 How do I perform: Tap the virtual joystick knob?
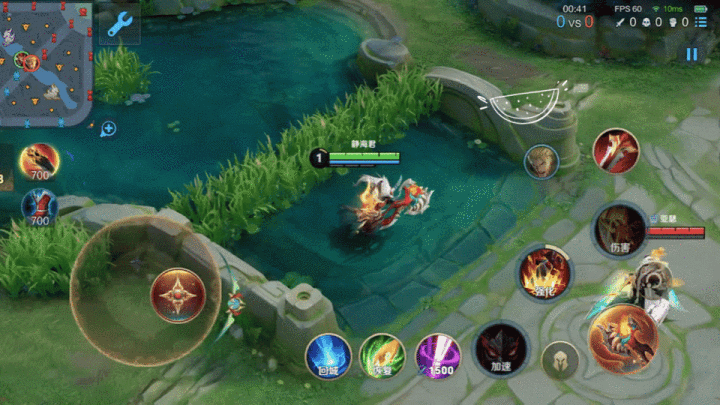coord(178,295)
